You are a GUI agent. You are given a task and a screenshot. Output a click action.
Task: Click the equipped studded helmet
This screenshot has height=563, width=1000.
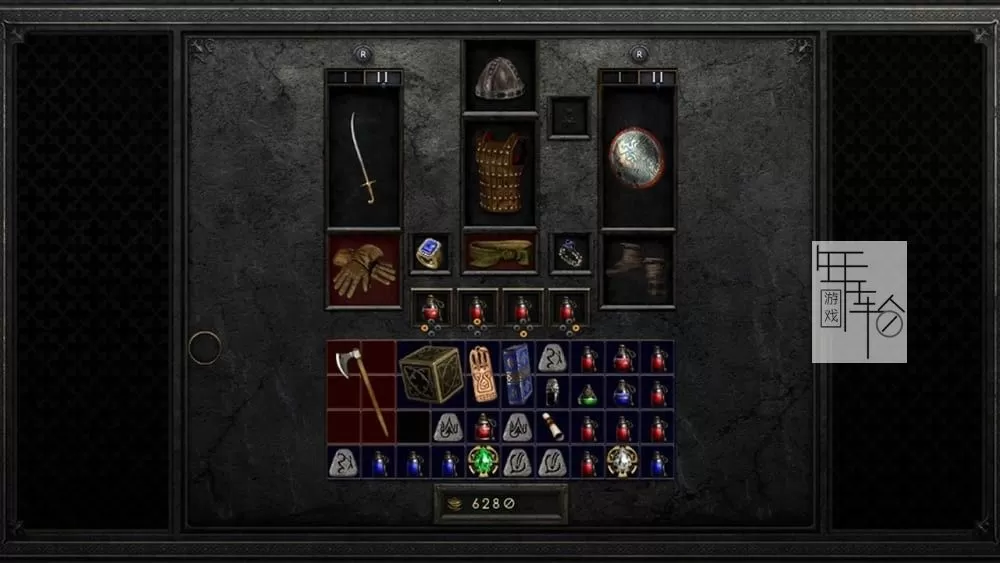499,78
